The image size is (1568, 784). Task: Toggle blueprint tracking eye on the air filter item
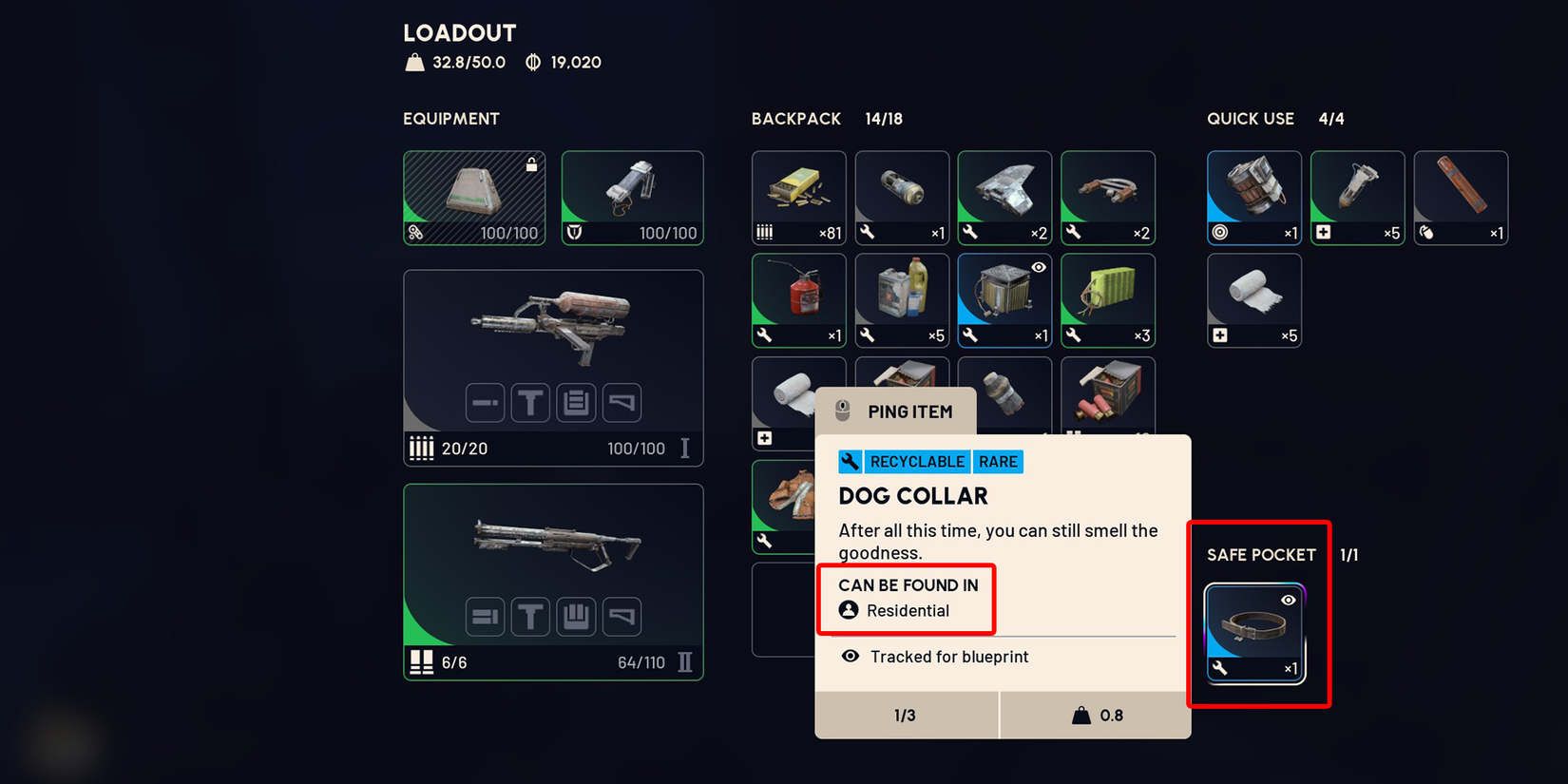[x=1037, y=268]
